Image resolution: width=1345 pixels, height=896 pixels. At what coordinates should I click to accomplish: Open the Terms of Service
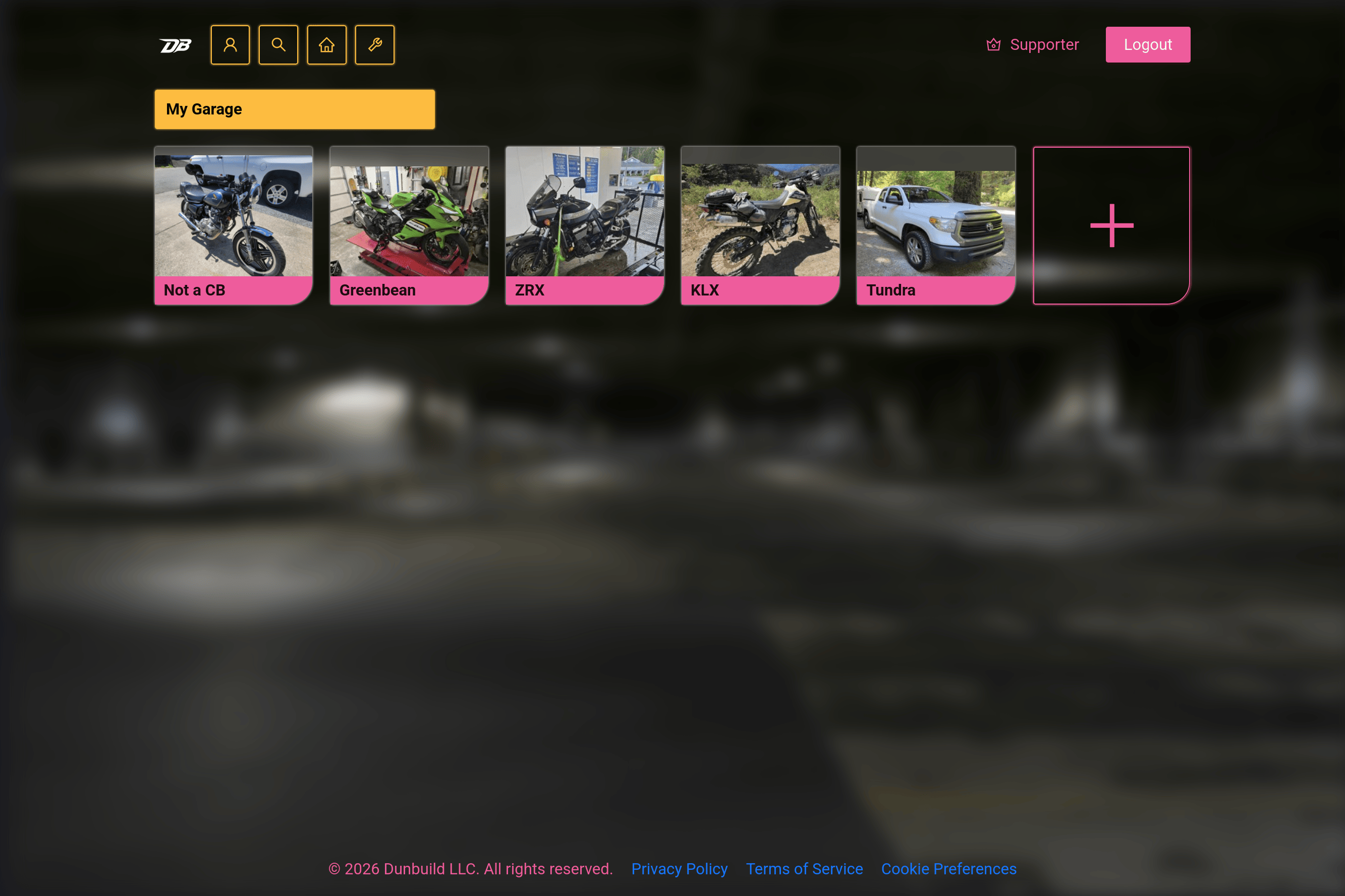pyautogui.click(x=804, y=869)
